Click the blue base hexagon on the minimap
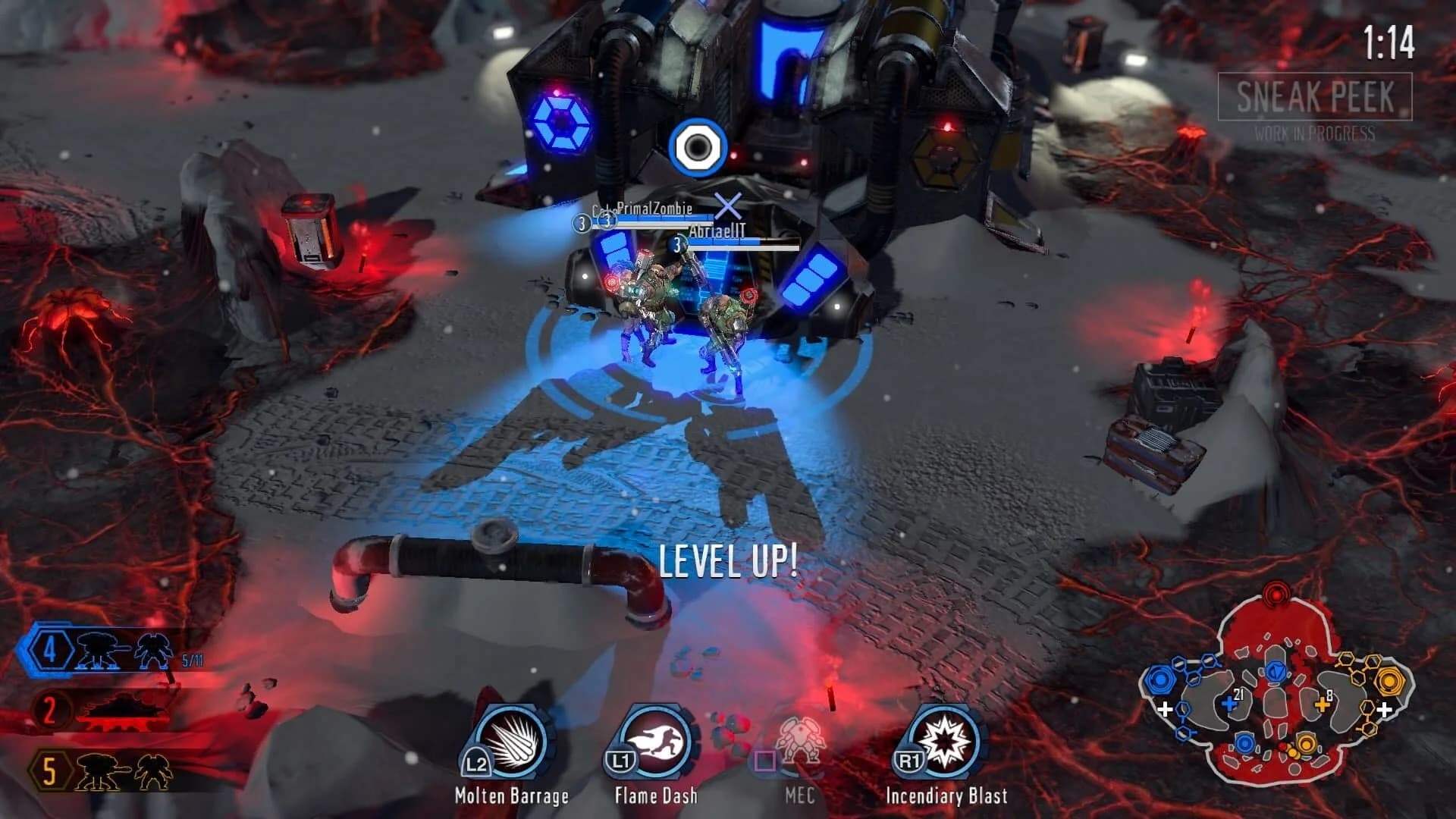 point(1159,679)
